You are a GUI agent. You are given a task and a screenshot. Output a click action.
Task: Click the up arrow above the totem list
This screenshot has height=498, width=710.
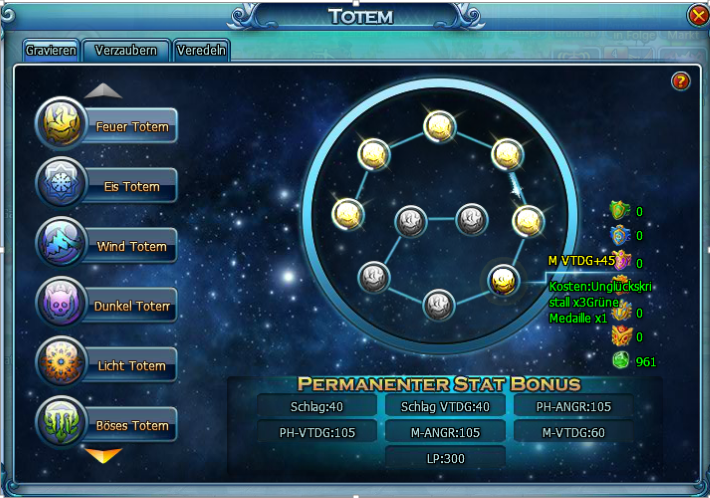104,91
